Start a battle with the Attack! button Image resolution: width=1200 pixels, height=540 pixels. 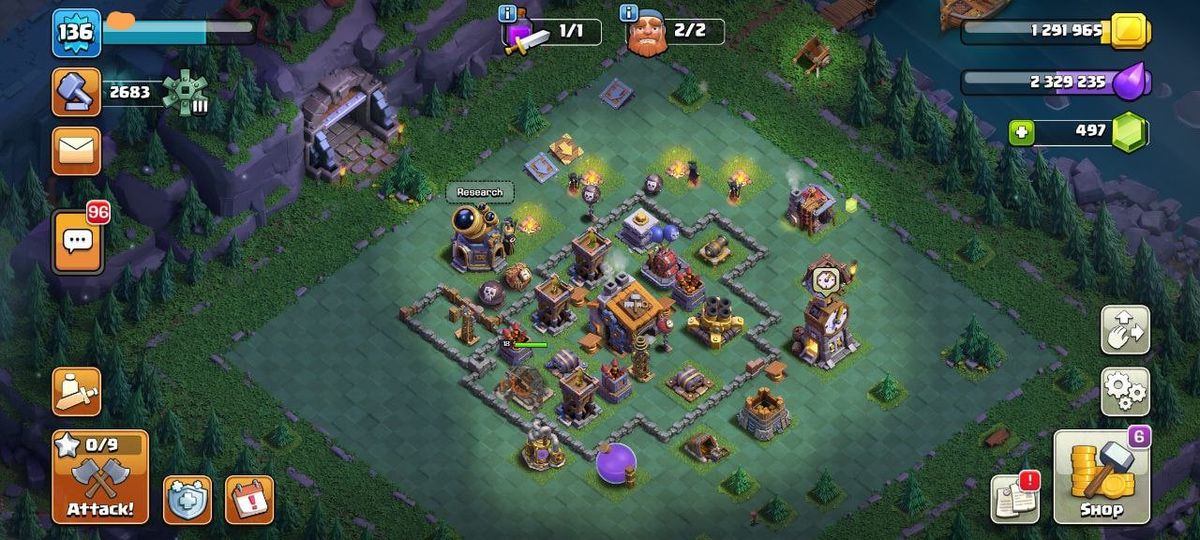pyautogui.click(x=100, y=478)
